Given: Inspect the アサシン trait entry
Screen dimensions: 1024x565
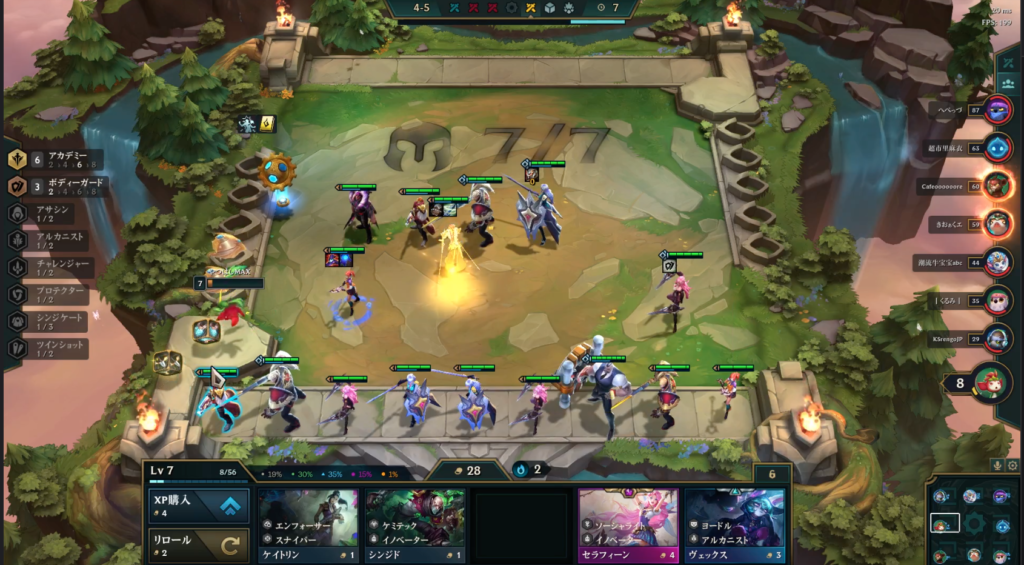Looking at the screenshot, I should click(x=50, y=213).
